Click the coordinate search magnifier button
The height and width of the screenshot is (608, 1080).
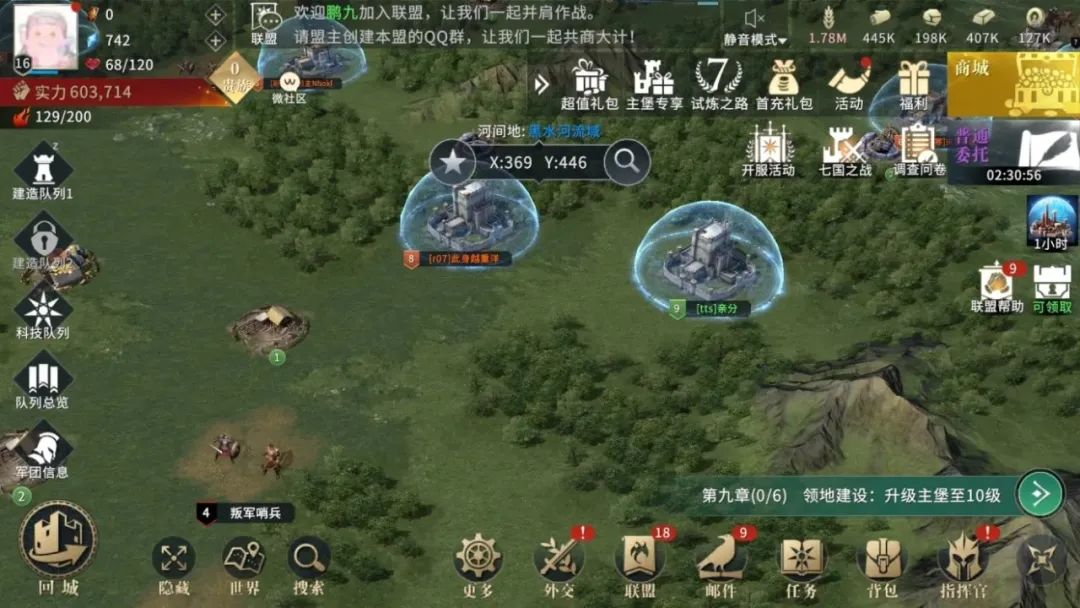pyautogui.click(x=627, y=162)
